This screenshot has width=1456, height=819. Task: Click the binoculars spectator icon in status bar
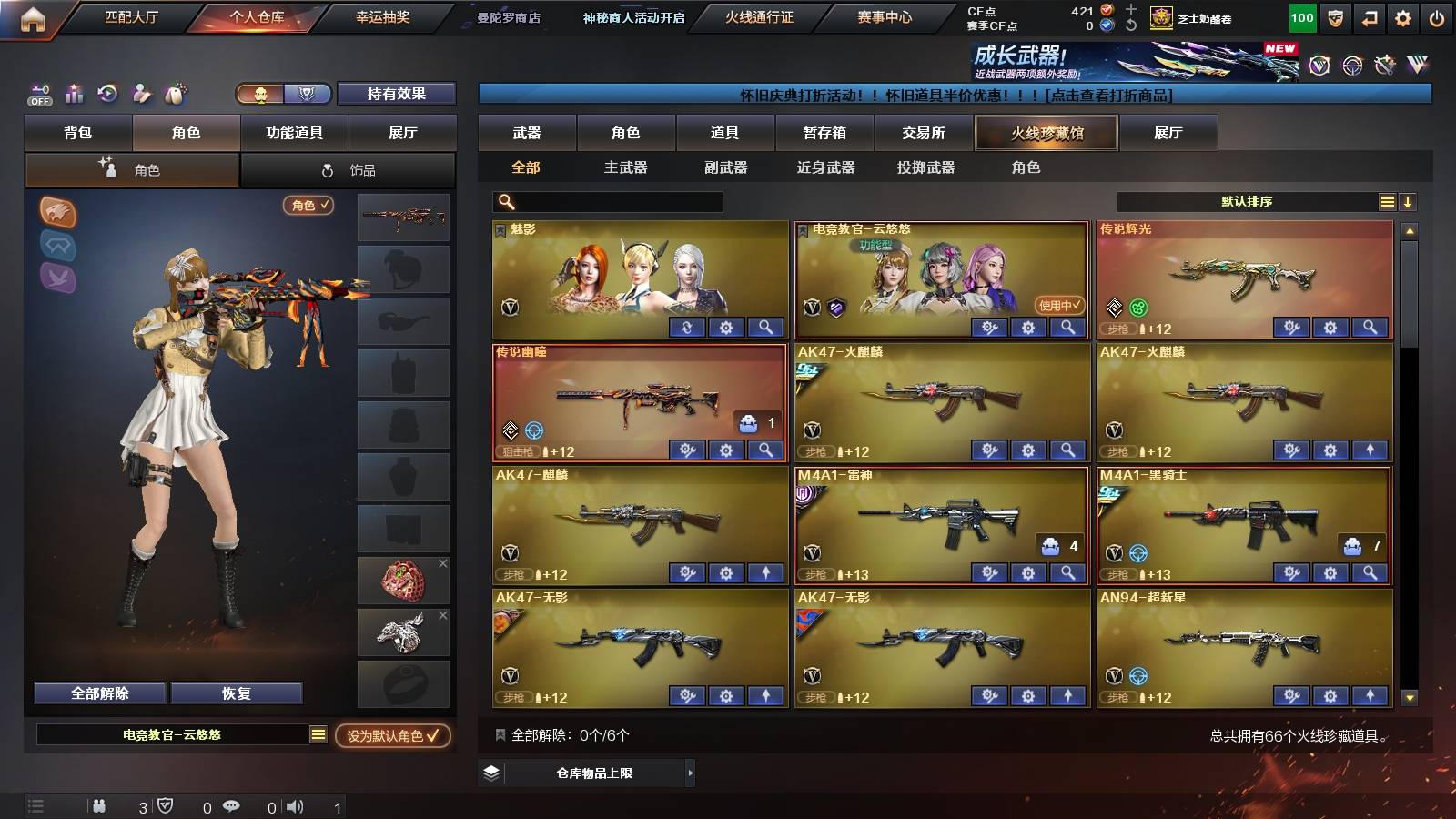coord(100,805)
